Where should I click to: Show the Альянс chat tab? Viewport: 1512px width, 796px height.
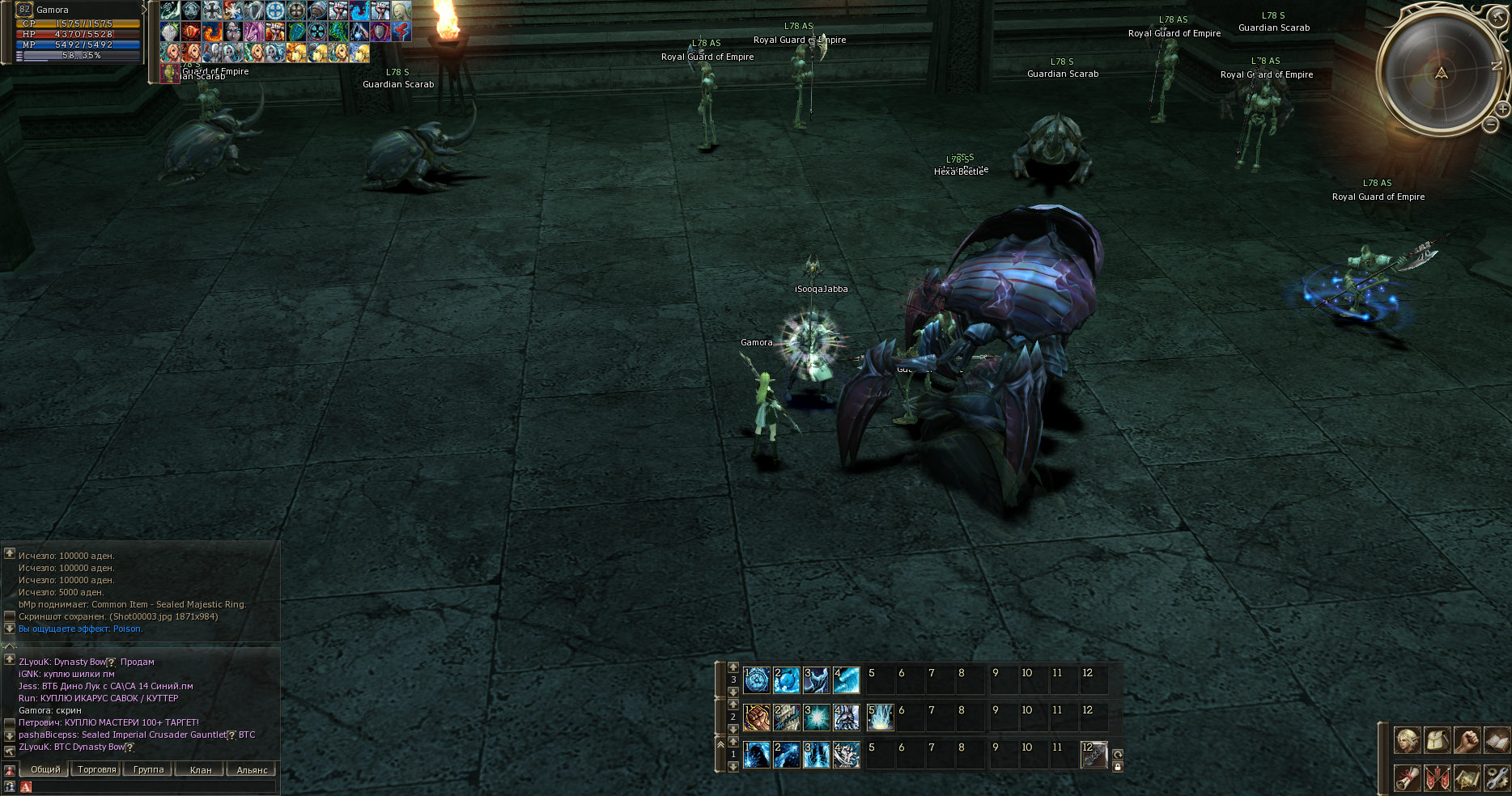pyautogui.click(x=252, y=769)
